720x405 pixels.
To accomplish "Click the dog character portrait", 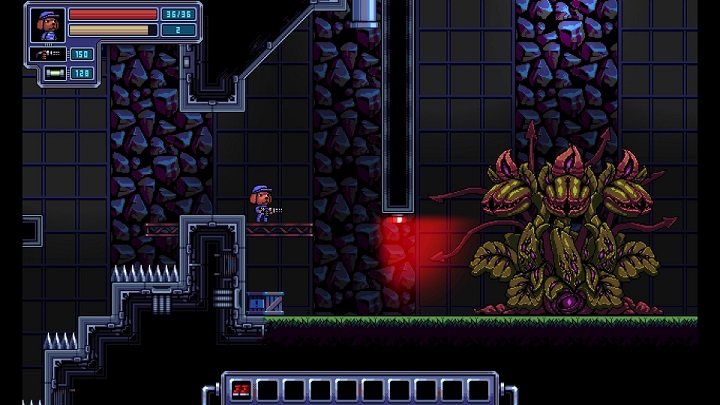I will click(x=47, y=22).
